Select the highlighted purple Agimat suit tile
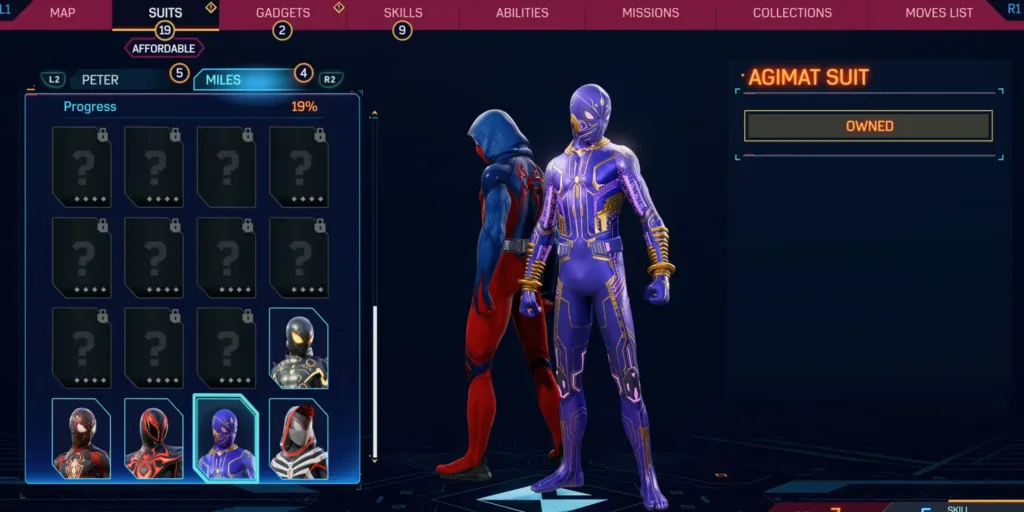Image resolution: width=1024 pixels, height=512 pixels. (226, 438)
